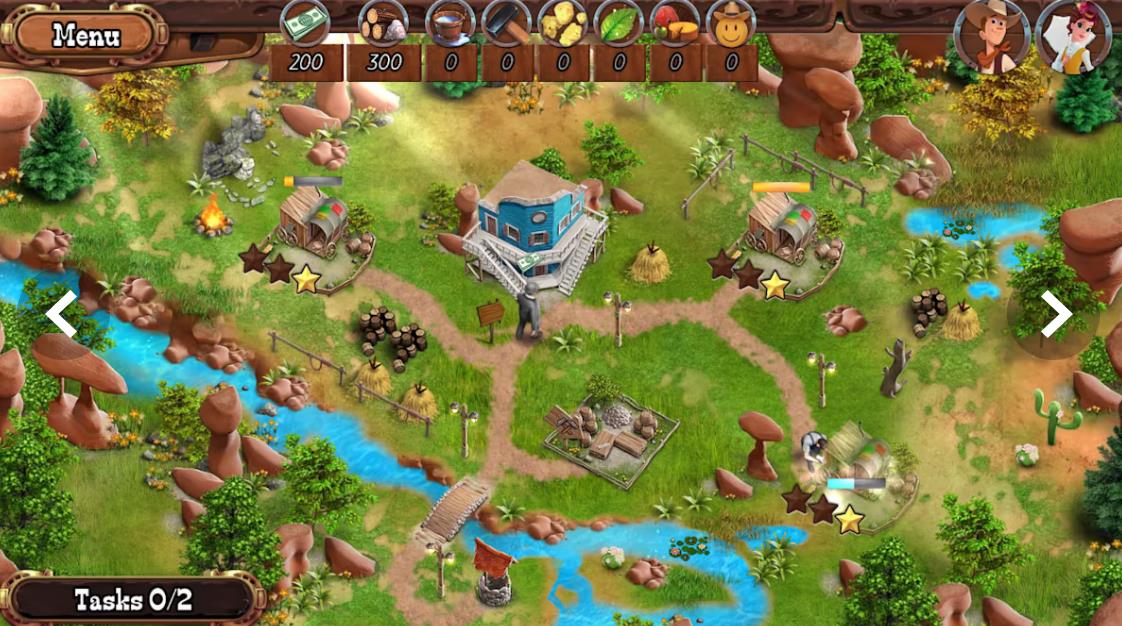The height and width of the screenshot is (626, 1122).
Task: Show the Tasks 0/2 objectives panel
Action: [x=133, y=600]
